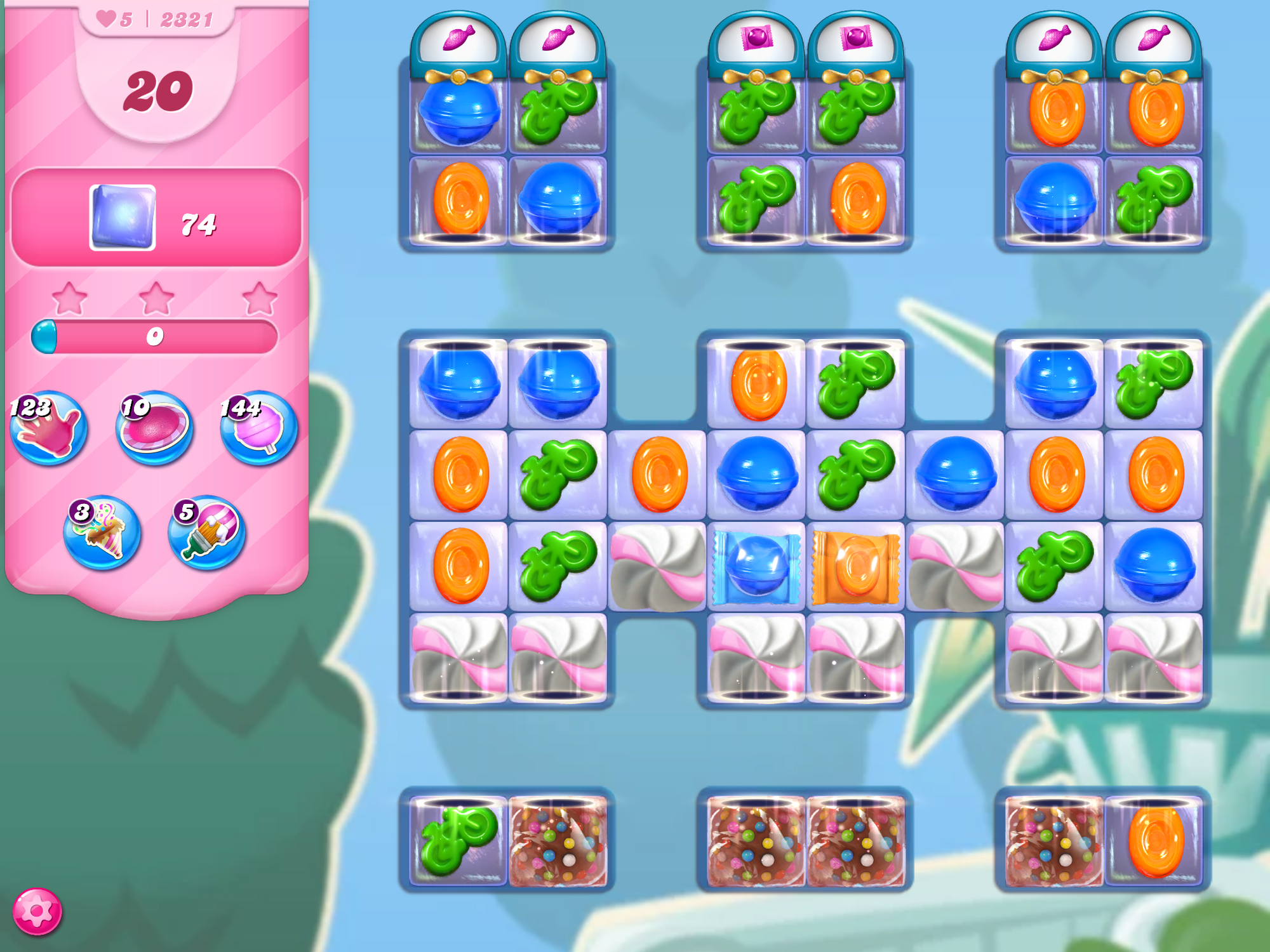
Task: Tap the middle candy dispenser ribbon bow
Action: (756, 77)
